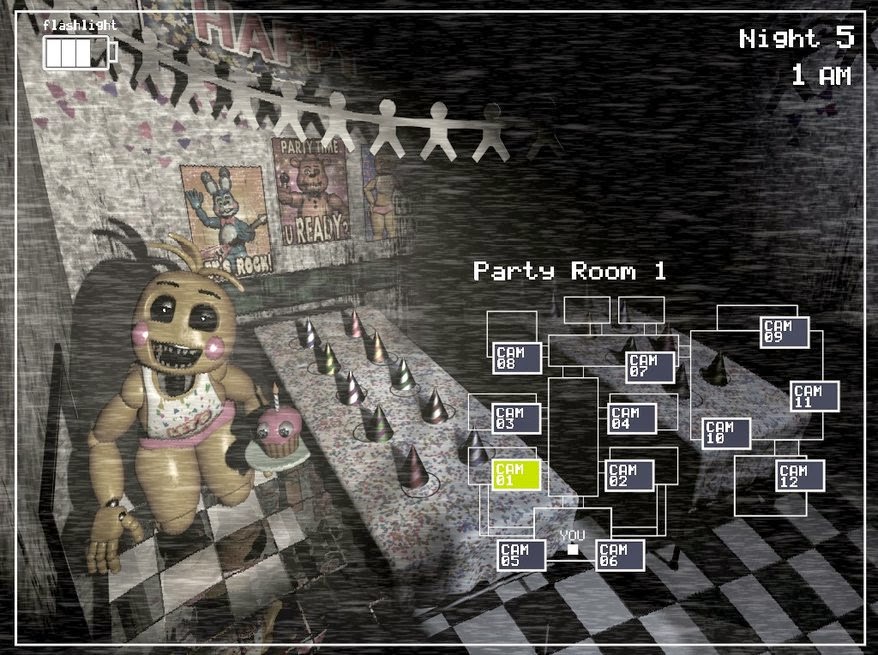The height and width of the screenshot is (655, 878).
Task: View the CAM 12 feed
Action: tap(800, 476)
